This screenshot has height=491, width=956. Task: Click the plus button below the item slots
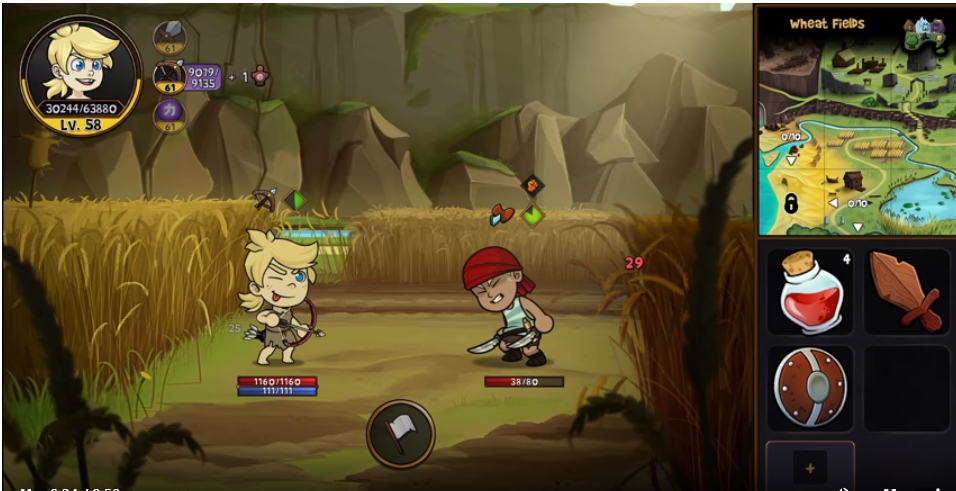(x=809, y=466)
